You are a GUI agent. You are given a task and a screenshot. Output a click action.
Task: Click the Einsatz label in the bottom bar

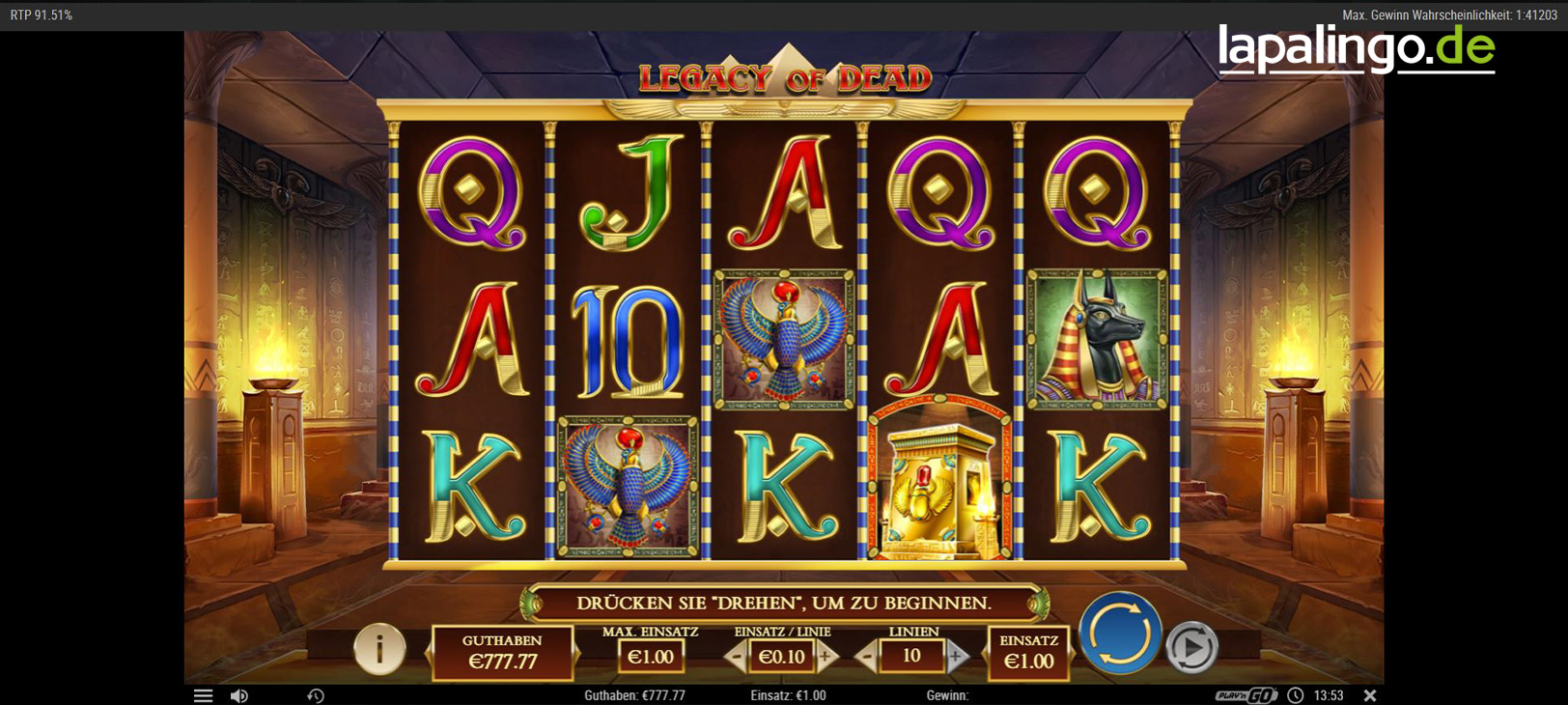pos(789,694)
